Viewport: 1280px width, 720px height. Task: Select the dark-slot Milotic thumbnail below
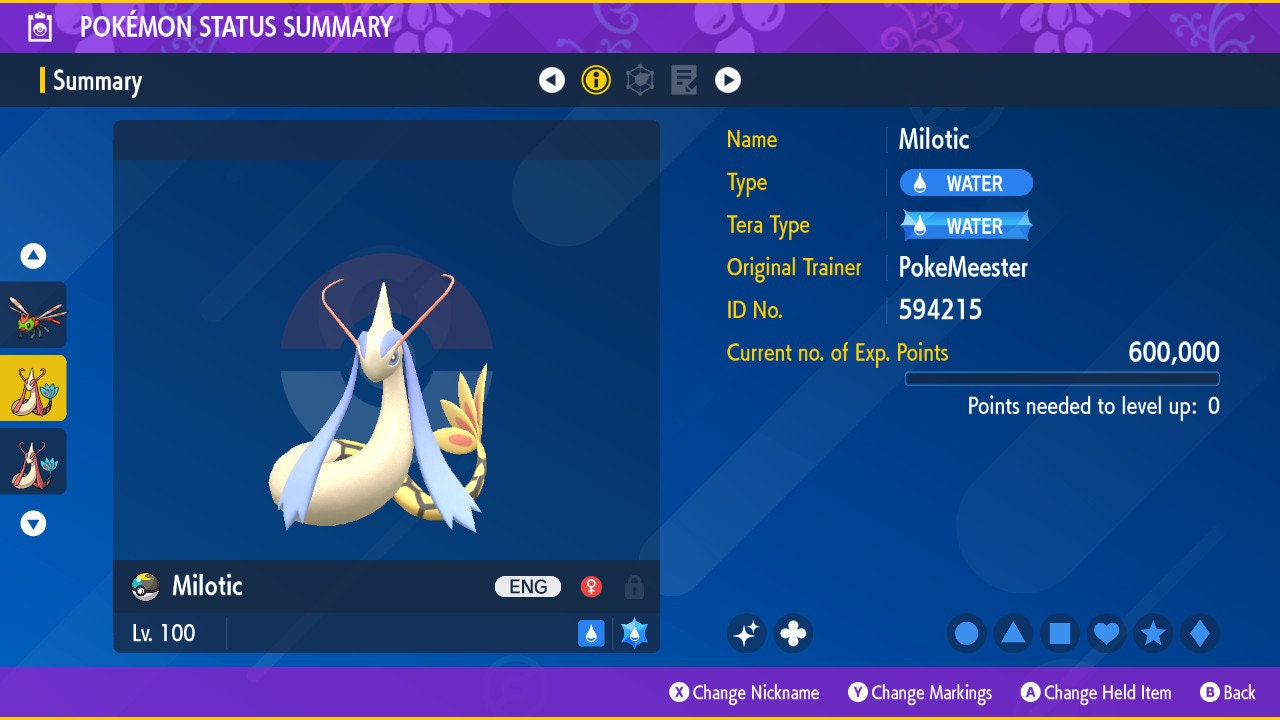pyautogui.click(x=33, y=461)
